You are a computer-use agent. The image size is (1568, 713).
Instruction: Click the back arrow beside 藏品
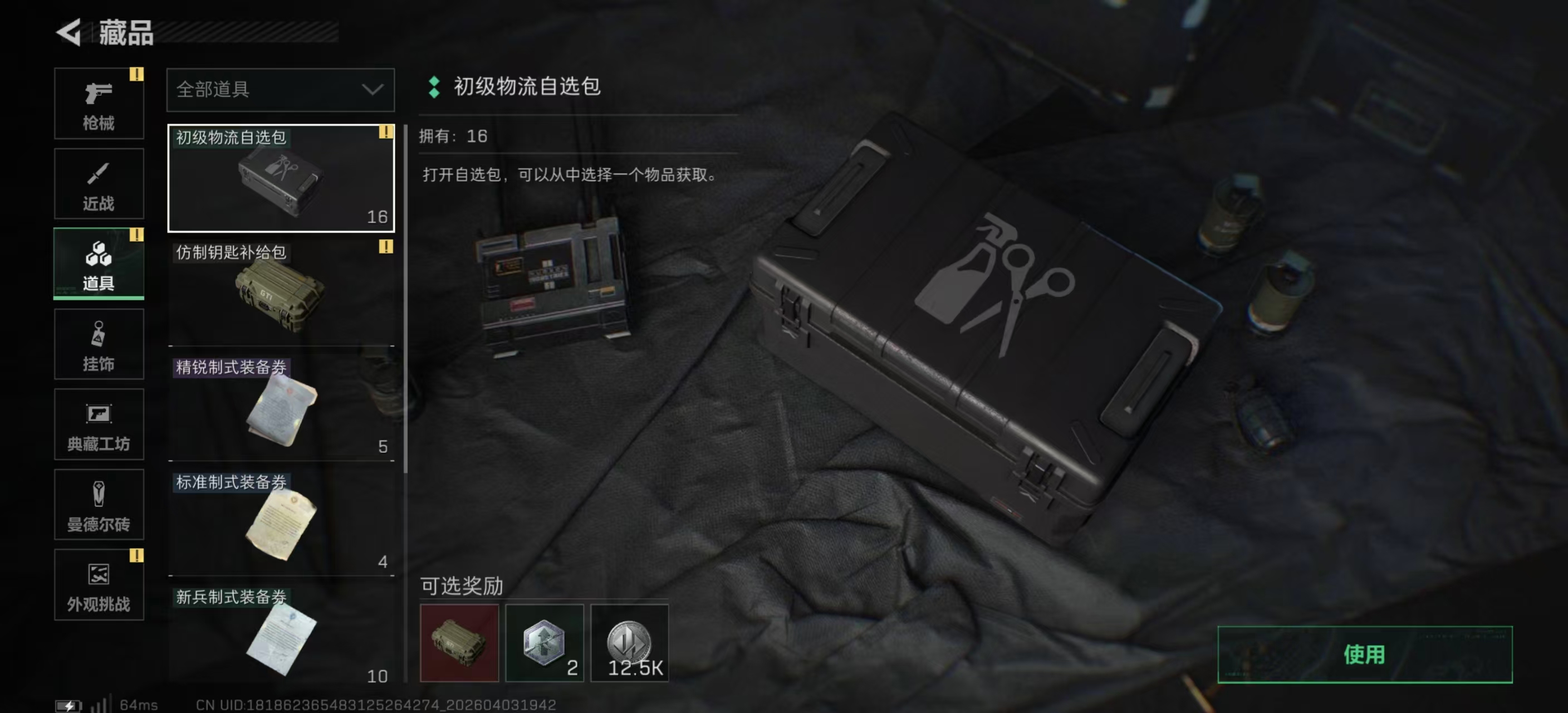pos(69,33)
